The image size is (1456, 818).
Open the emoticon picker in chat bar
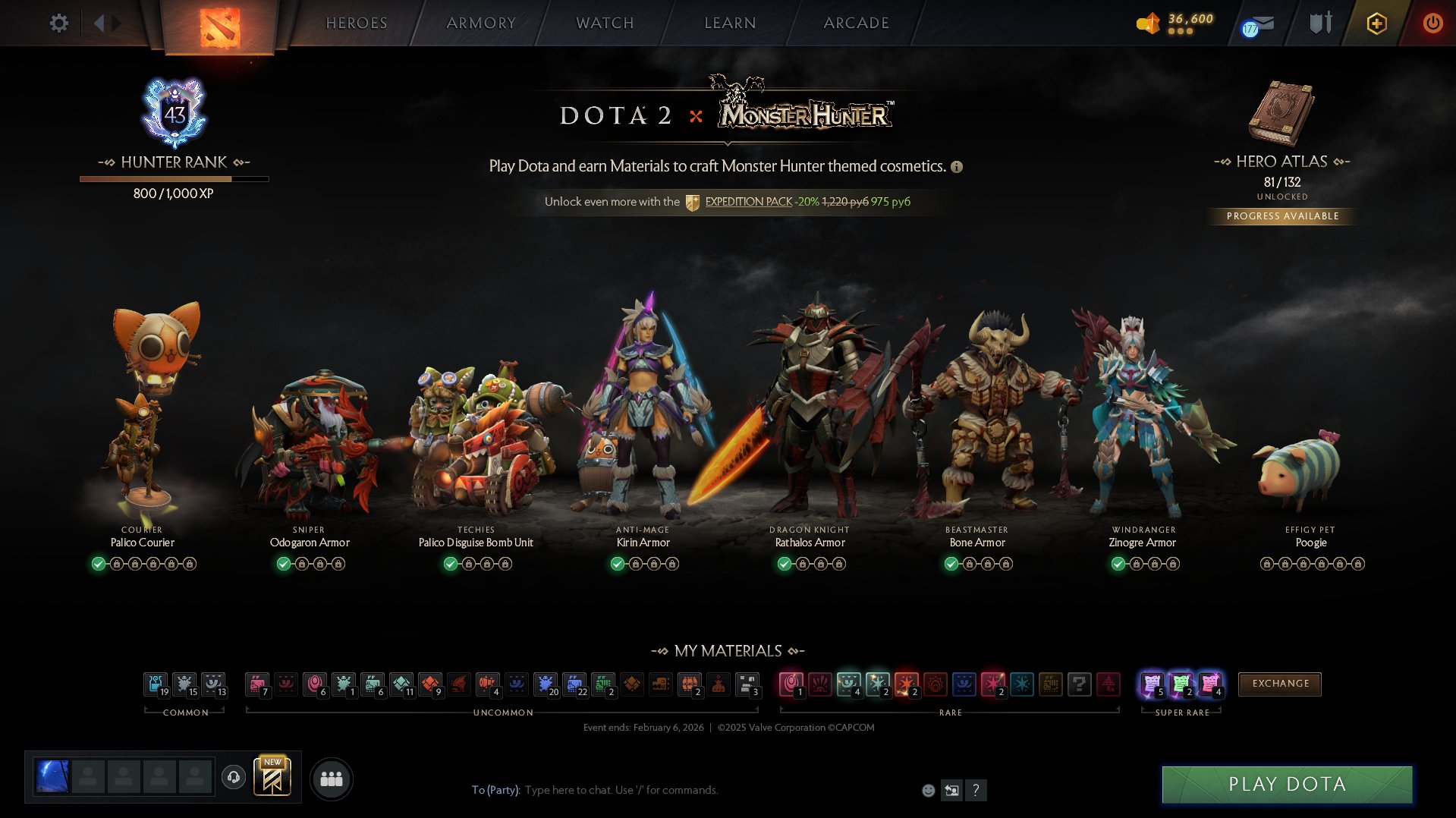(927, 790)
